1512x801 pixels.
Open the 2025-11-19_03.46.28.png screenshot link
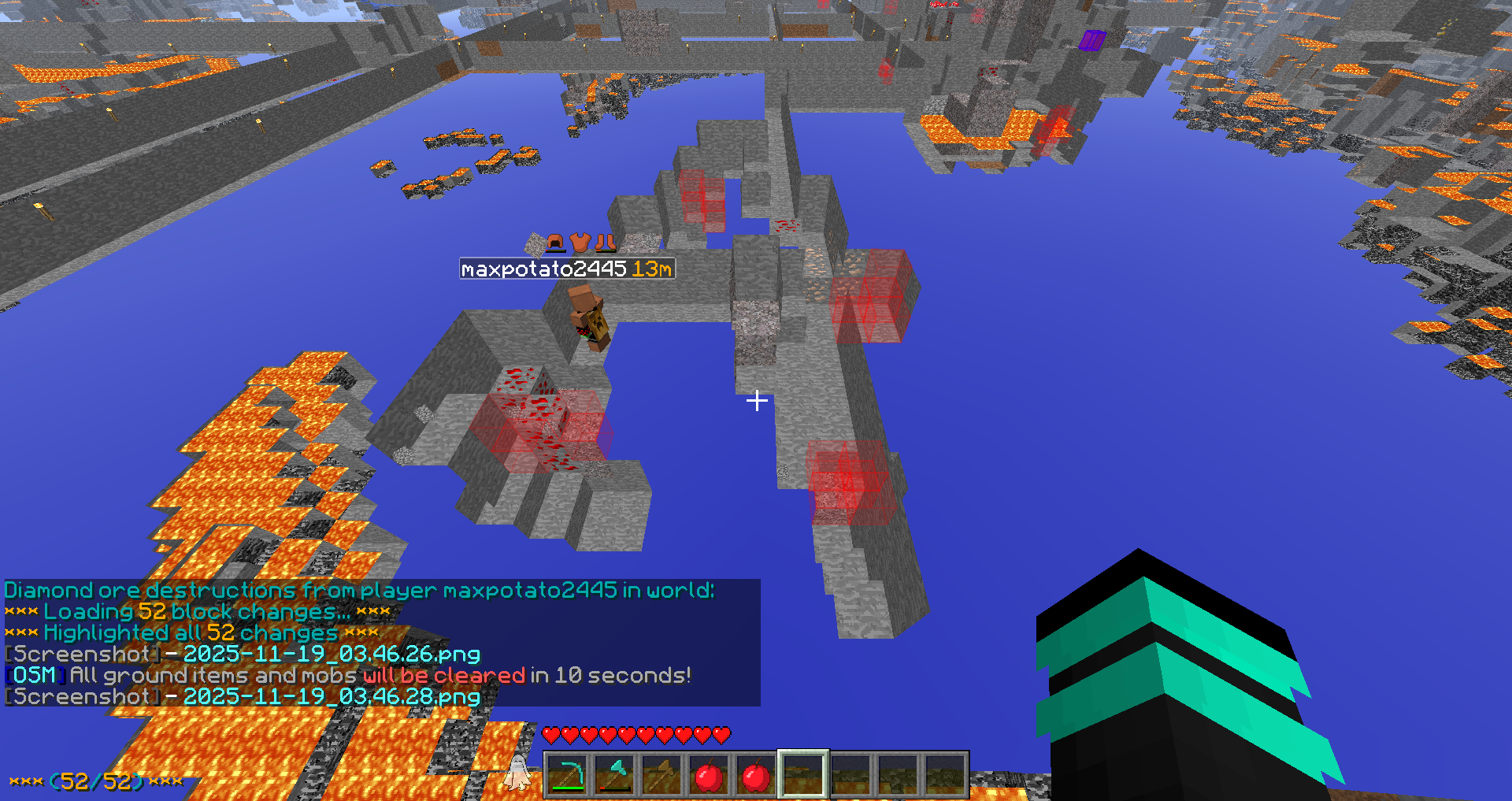click(x=332, y=696)
